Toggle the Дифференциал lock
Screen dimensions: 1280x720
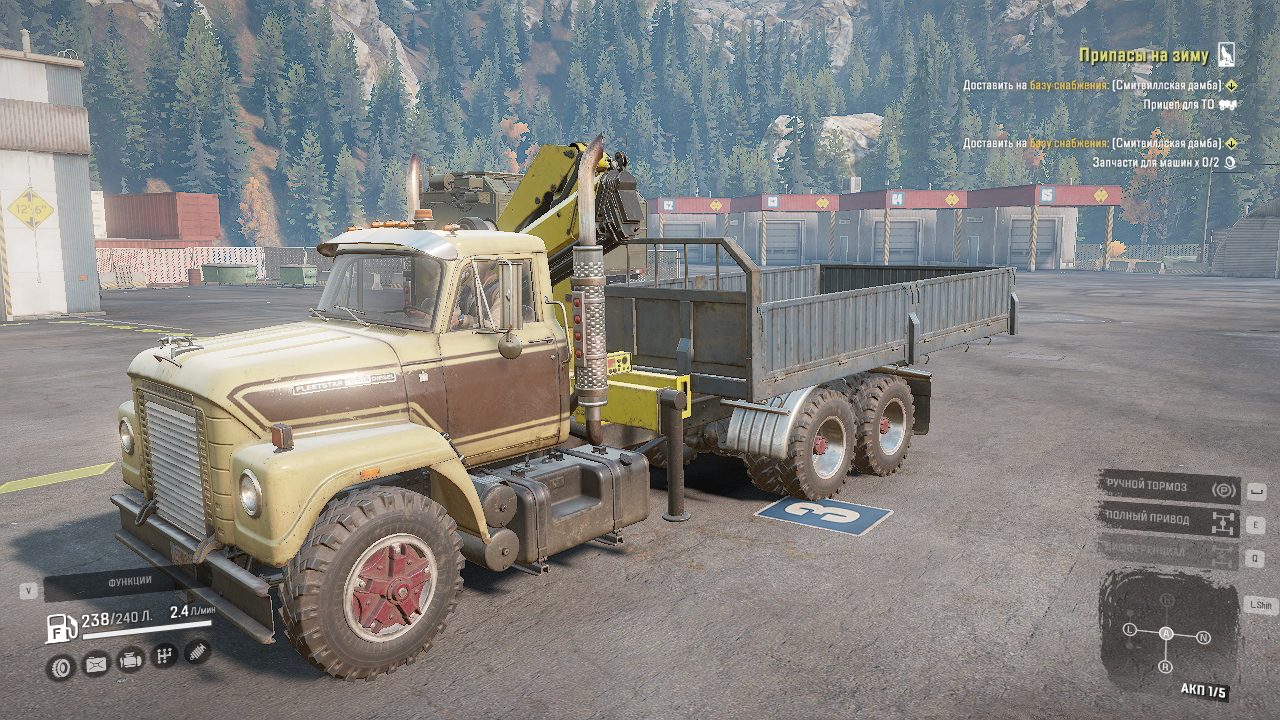click(1168, 551)
